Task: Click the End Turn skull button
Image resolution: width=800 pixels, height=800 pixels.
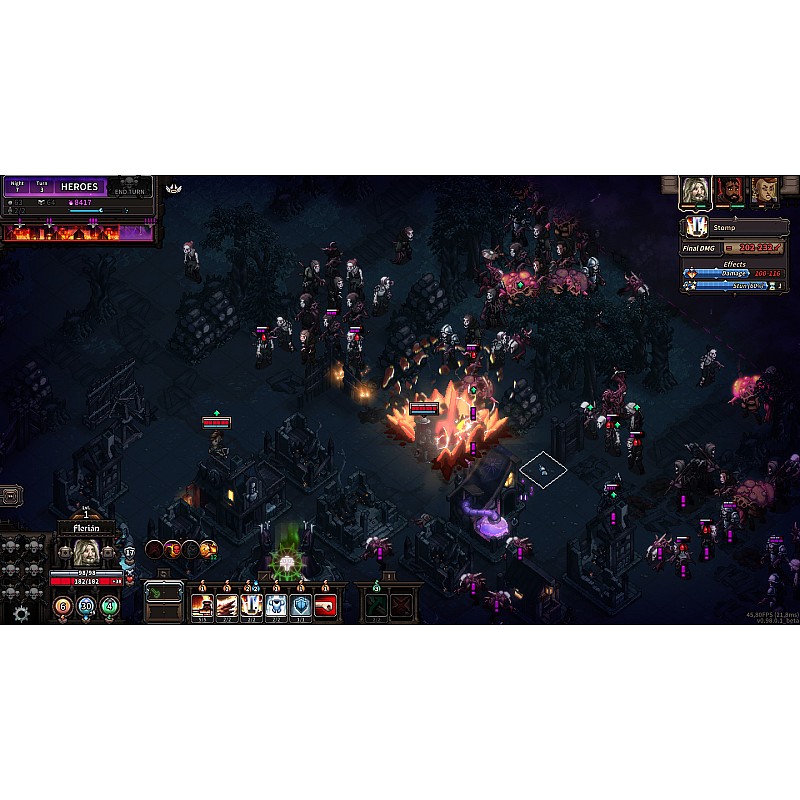Action: pyautogui.click(x=133, y=185)
